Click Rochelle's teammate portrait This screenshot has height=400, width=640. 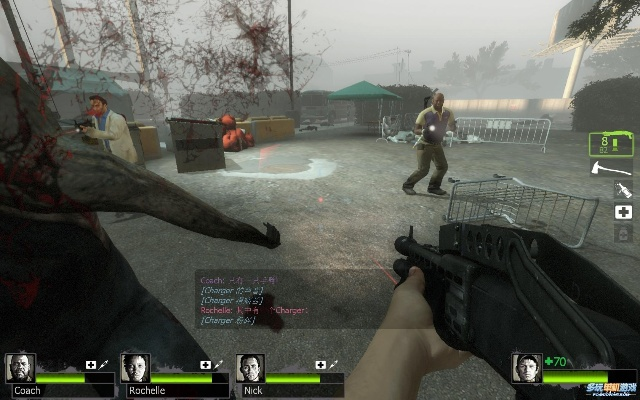[x=135, y=367]
